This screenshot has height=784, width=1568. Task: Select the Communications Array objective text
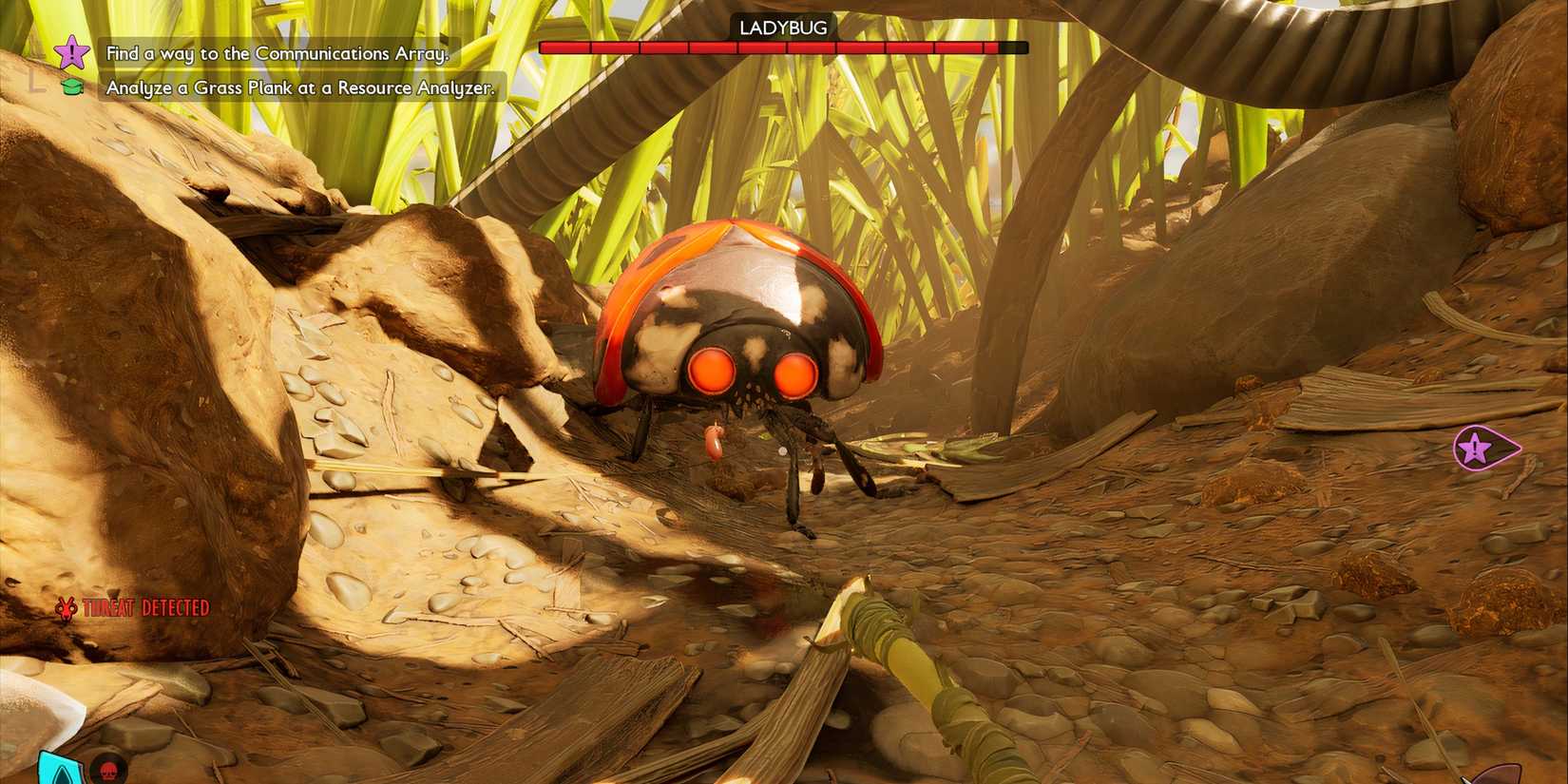pyautogui.click(x=276, y=54)
